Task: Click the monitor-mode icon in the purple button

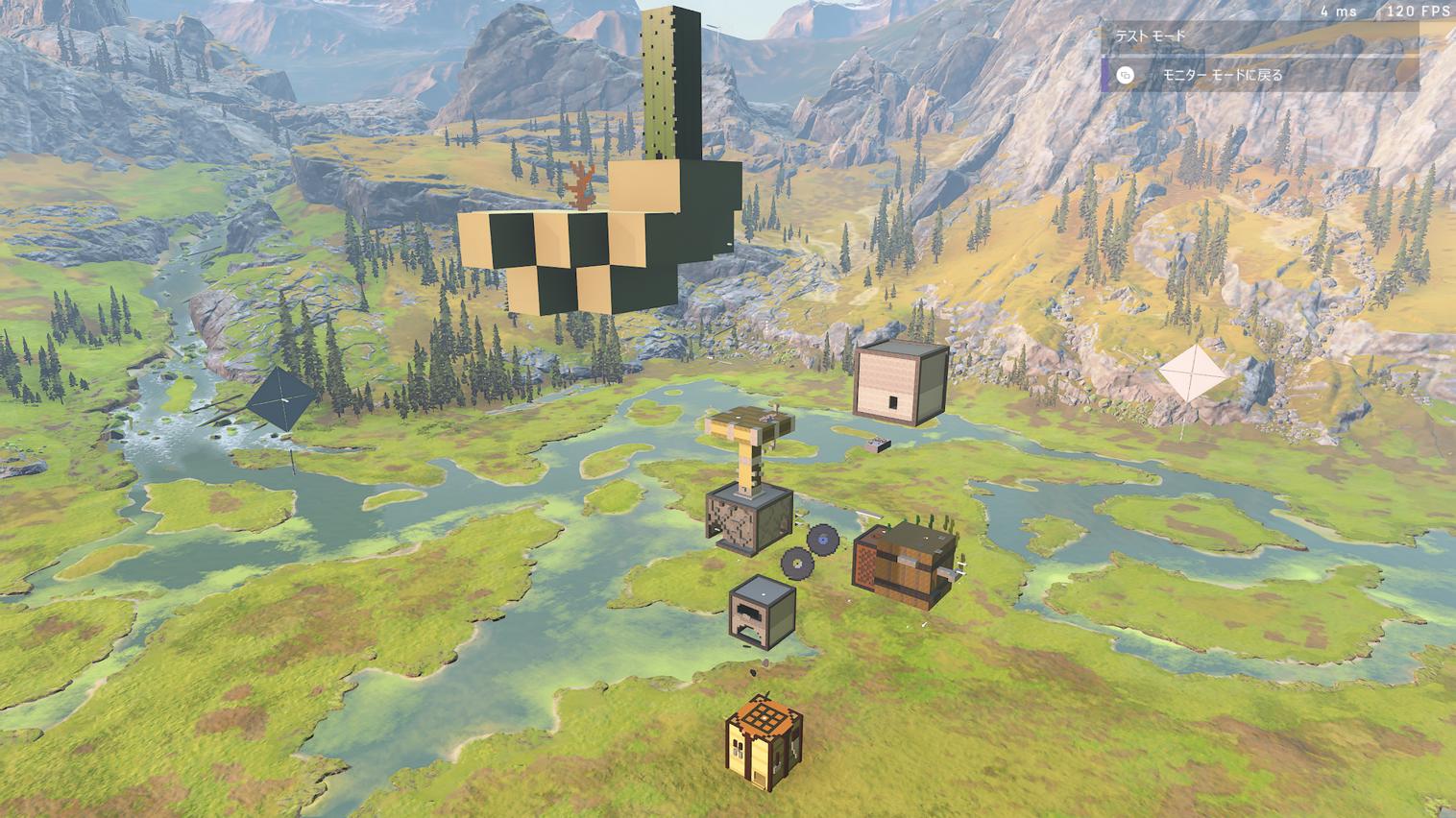Action: [1125, 76]
